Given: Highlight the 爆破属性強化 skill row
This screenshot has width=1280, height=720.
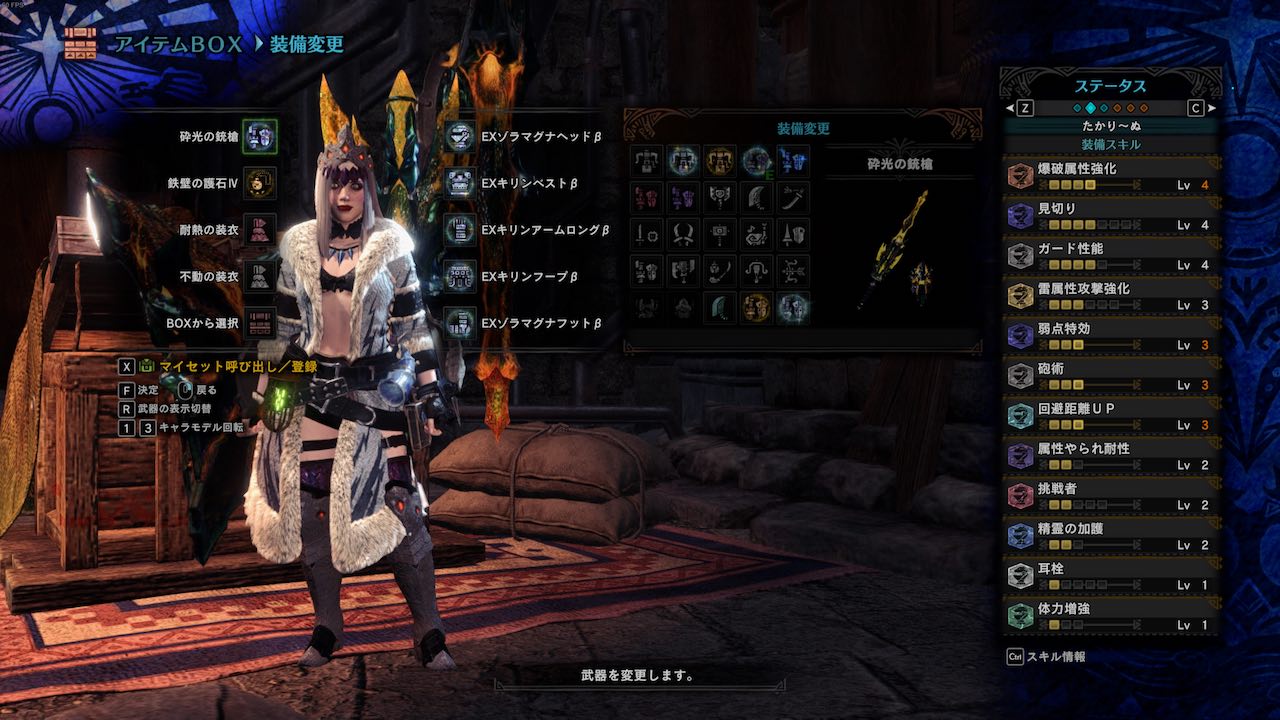Looking at the screenshot, I should pyautogui.click(x=1111, y=176).
